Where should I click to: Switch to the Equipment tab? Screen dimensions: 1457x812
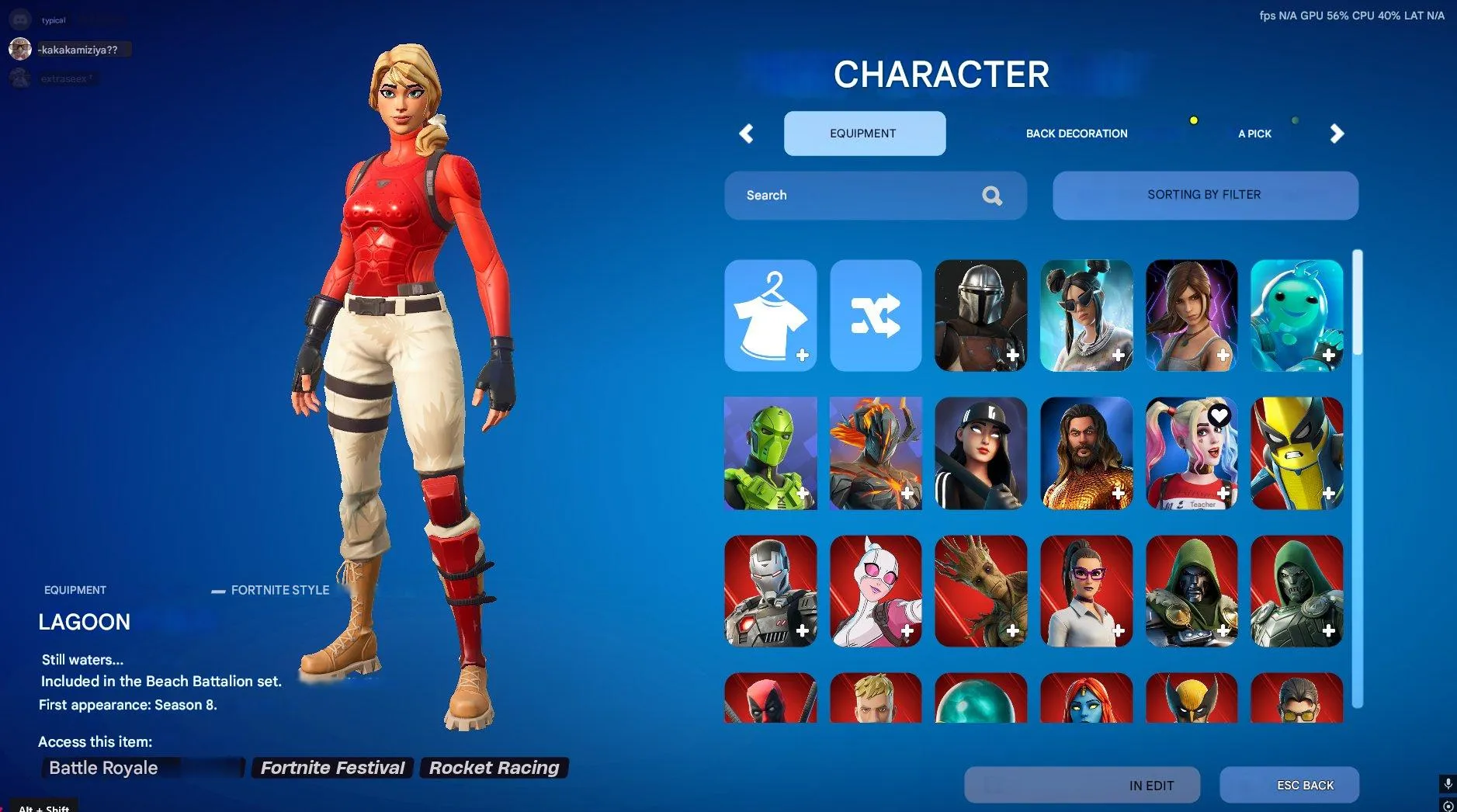point(865,133)
